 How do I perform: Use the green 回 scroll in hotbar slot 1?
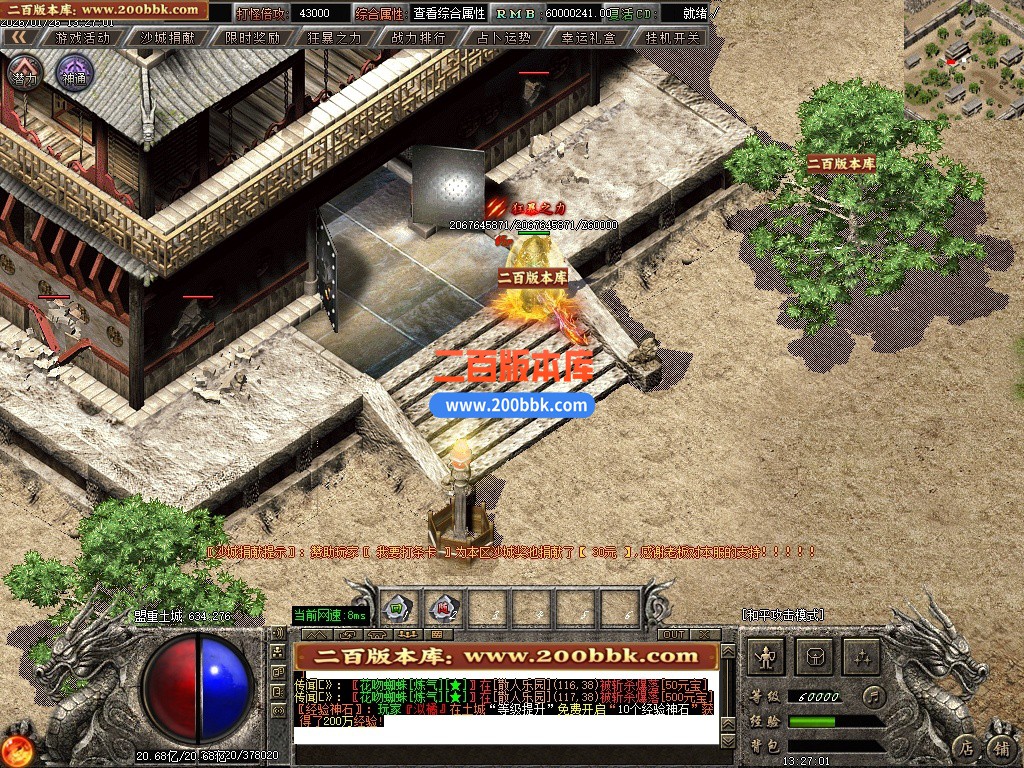coord(396,607)
